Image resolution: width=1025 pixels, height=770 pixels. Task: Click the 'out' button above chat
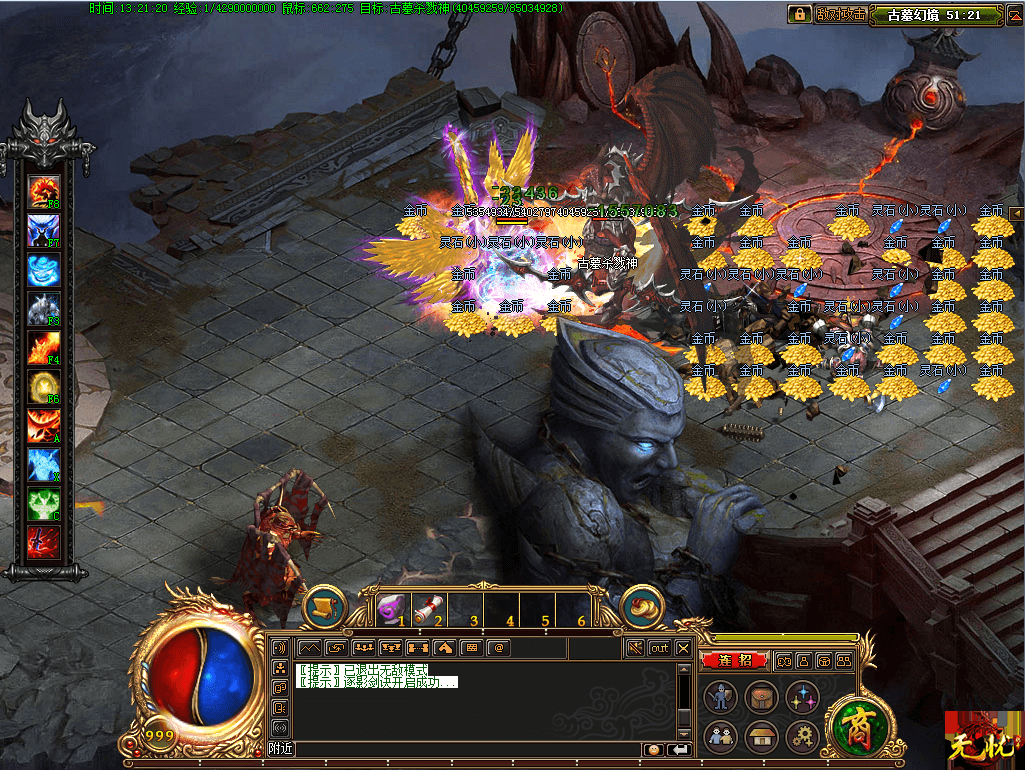pos(659,648)
